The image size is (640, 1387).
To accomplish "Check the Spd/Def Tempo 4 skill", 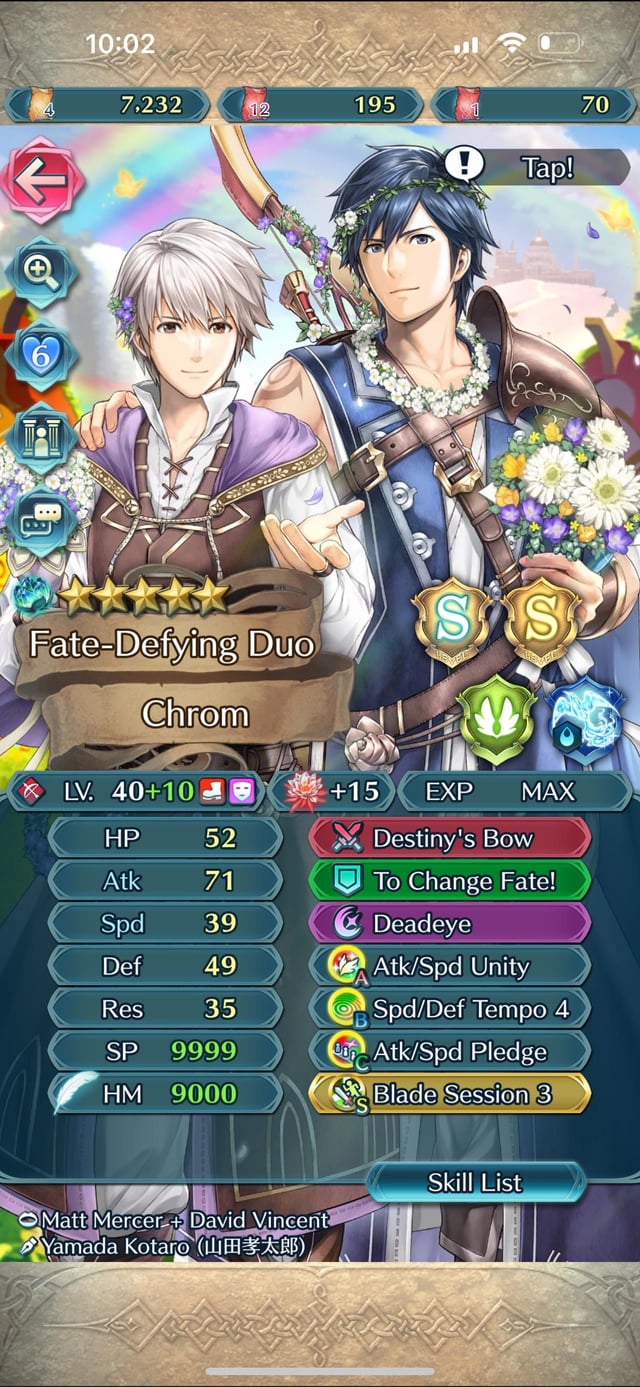I will (x=450, y=1009).
